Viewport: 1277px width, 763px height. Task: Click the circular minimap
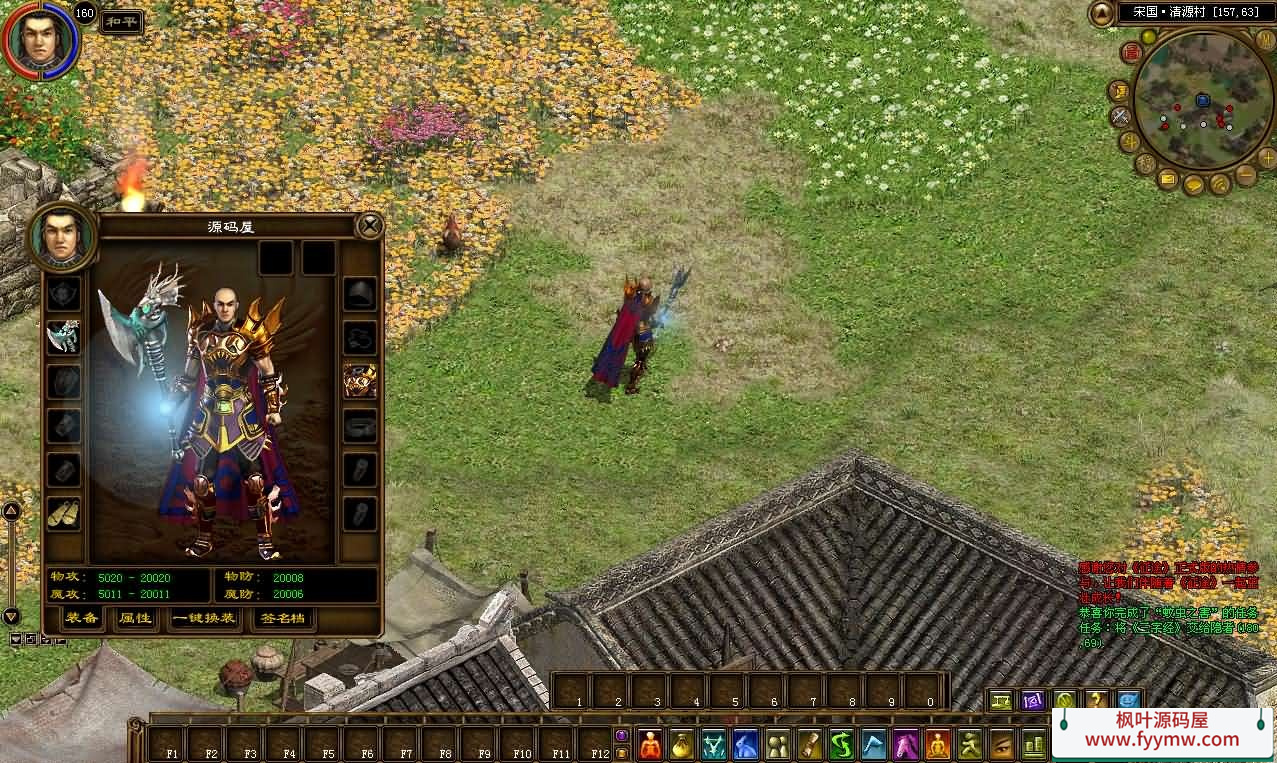pyautogui.click(x=1203, y=100)
